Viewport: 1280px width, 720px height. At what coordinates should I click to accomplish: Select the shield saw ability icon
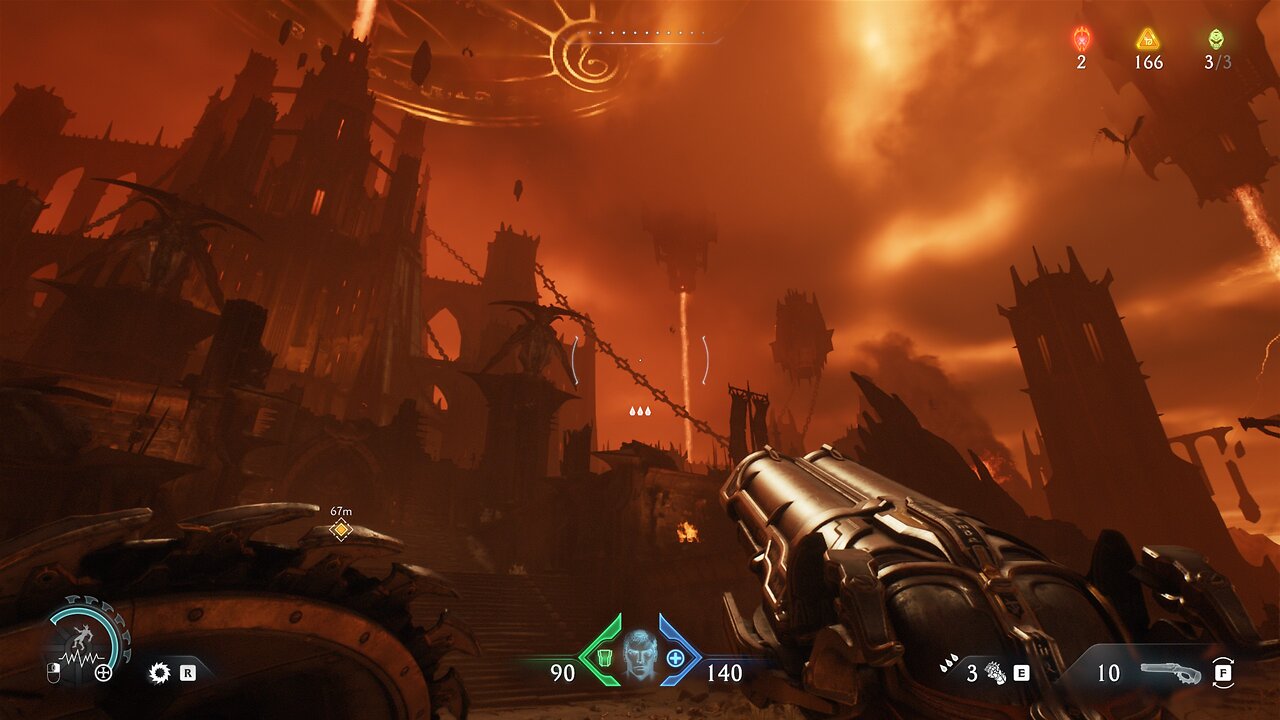158,672
